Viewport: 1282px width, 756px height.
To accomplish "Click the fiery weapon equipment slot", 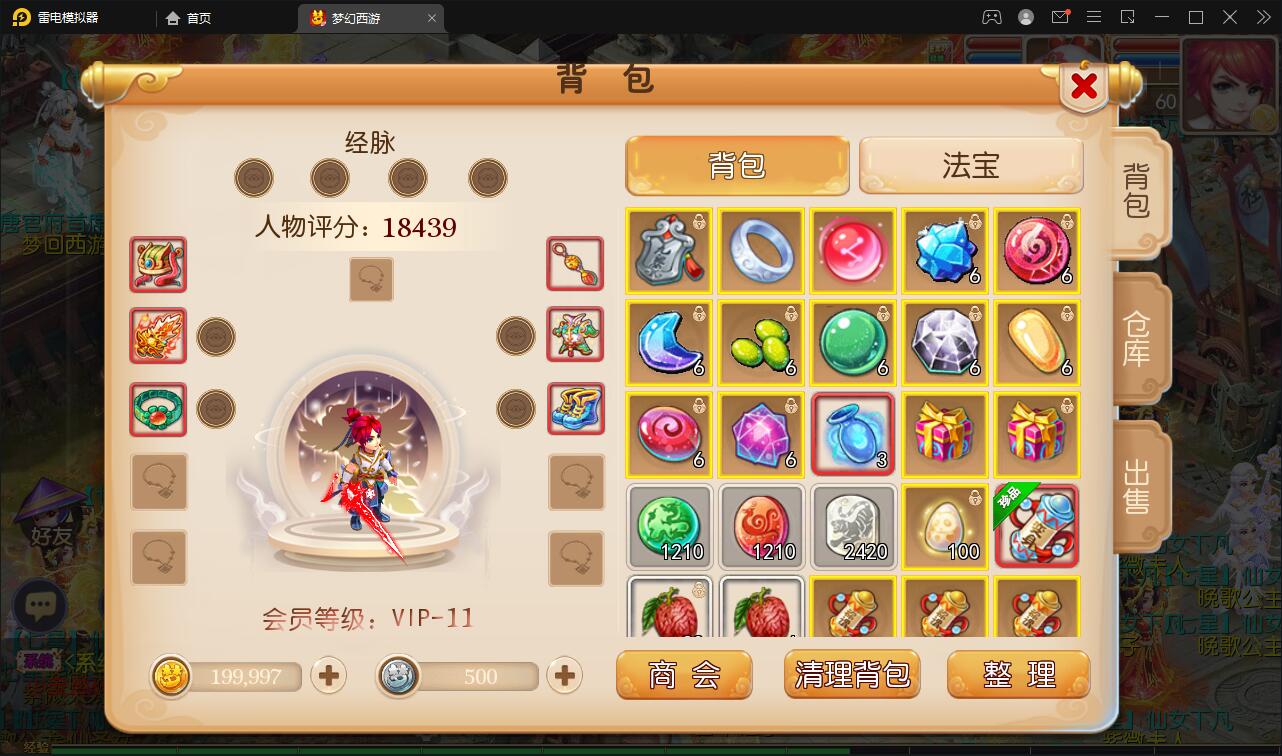I will (157, 337).
